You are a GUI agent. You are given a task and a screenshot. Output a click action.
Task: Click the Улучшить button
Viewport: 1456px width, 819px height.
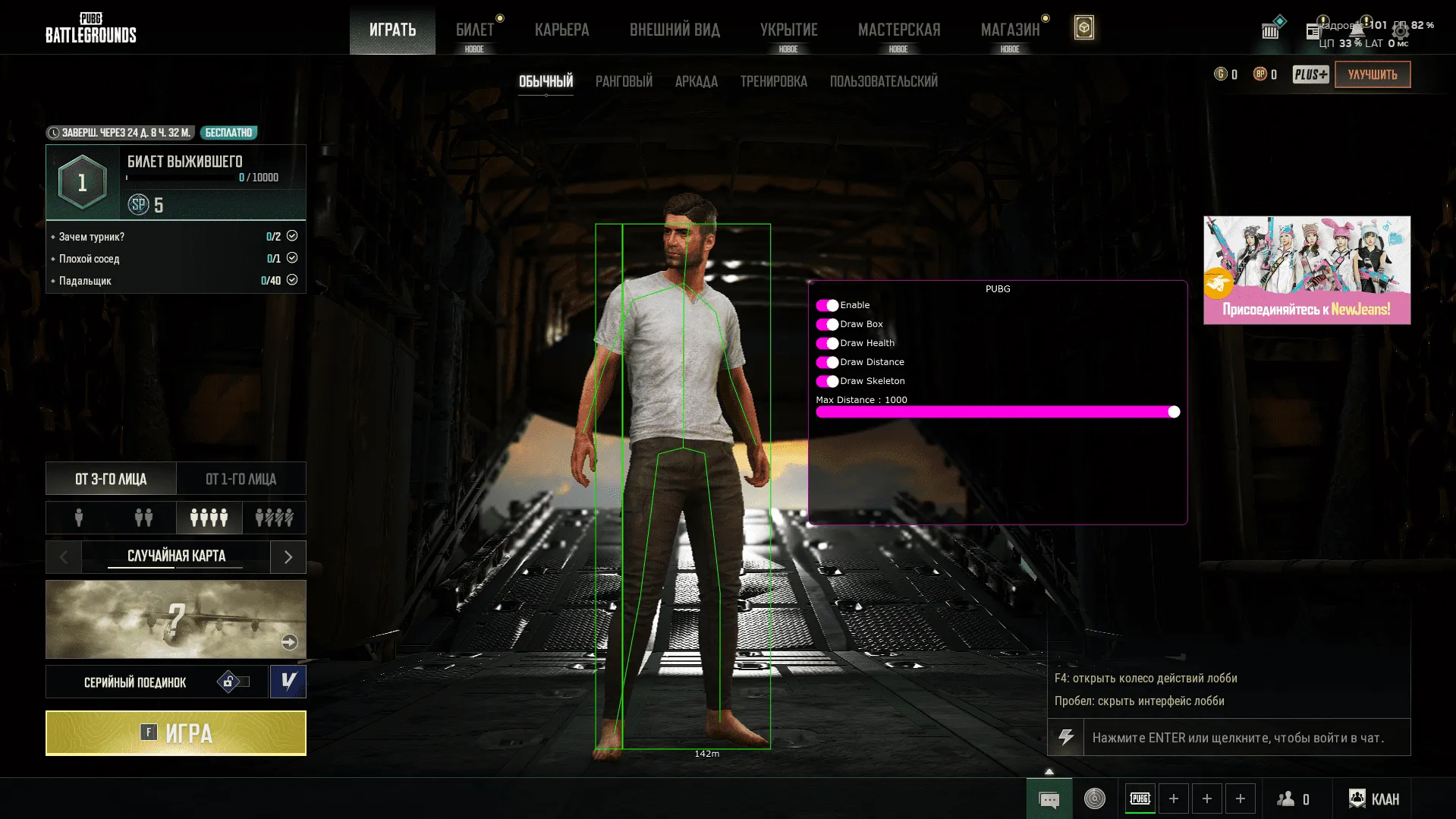1372,74
